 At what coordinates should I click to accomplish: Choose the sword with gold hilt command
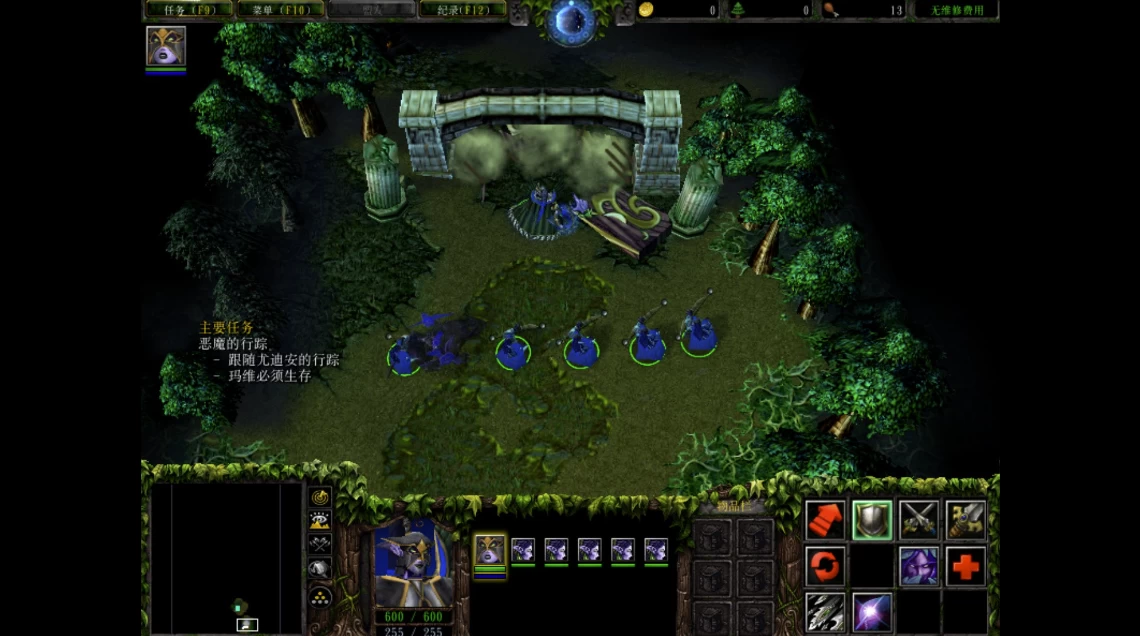pos(965,520)
